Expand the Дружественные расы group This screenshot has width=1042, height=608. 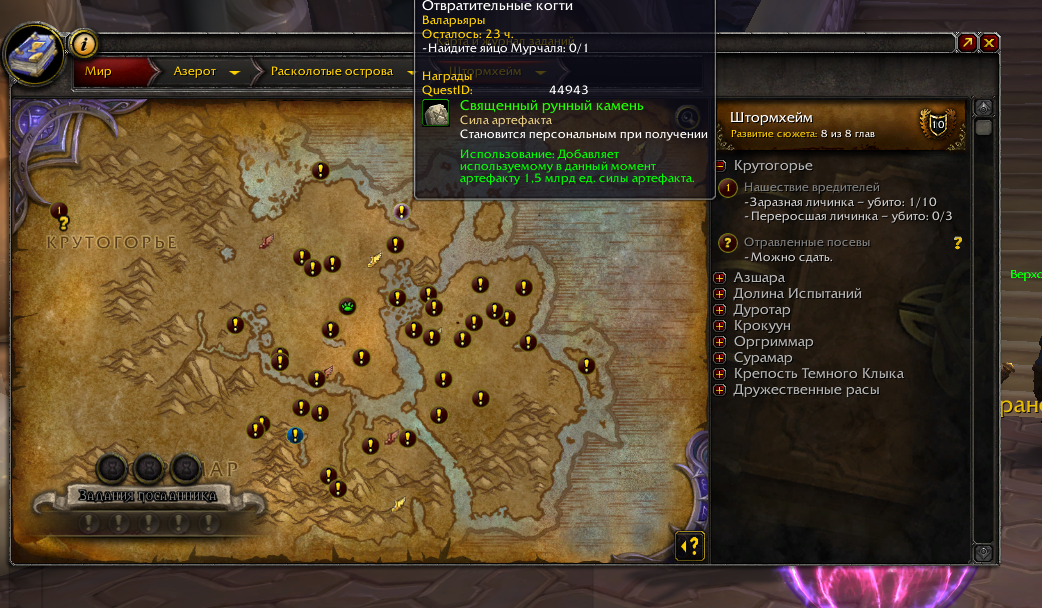pyautogui.click(x=720, y=390)
